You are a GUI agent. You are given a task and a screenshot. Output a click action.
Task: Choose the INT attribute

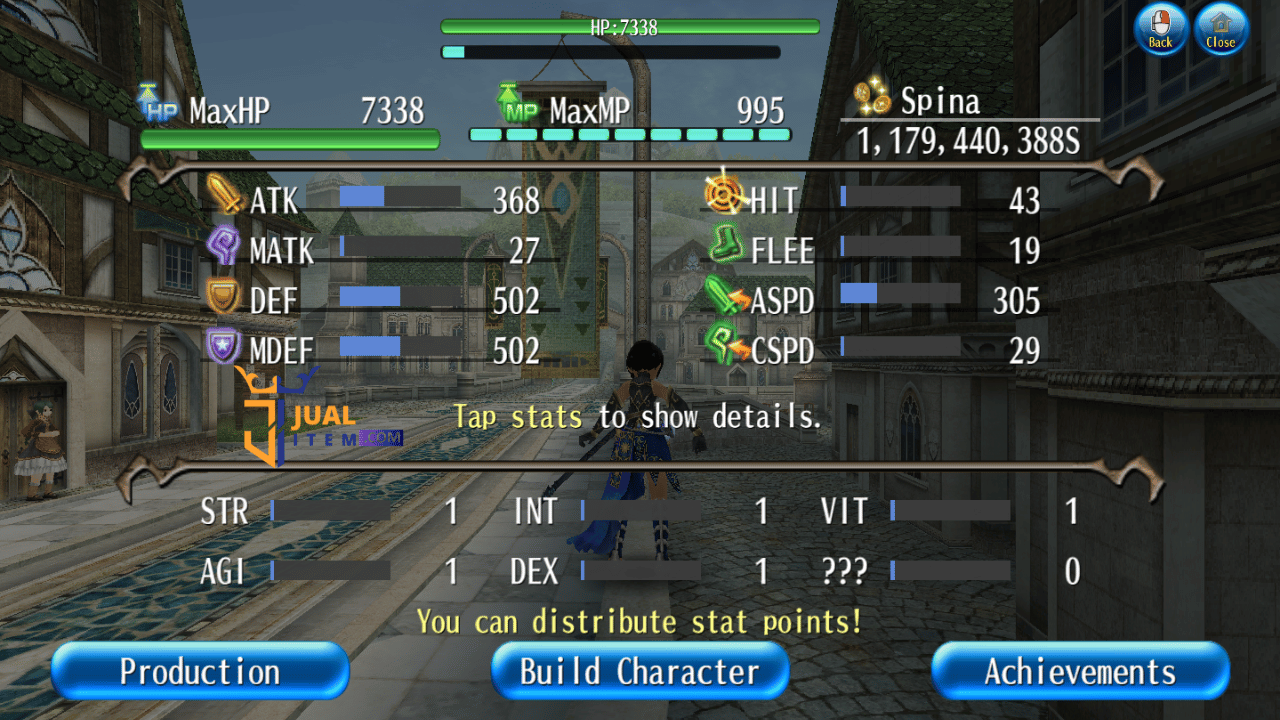coord(640,512)
